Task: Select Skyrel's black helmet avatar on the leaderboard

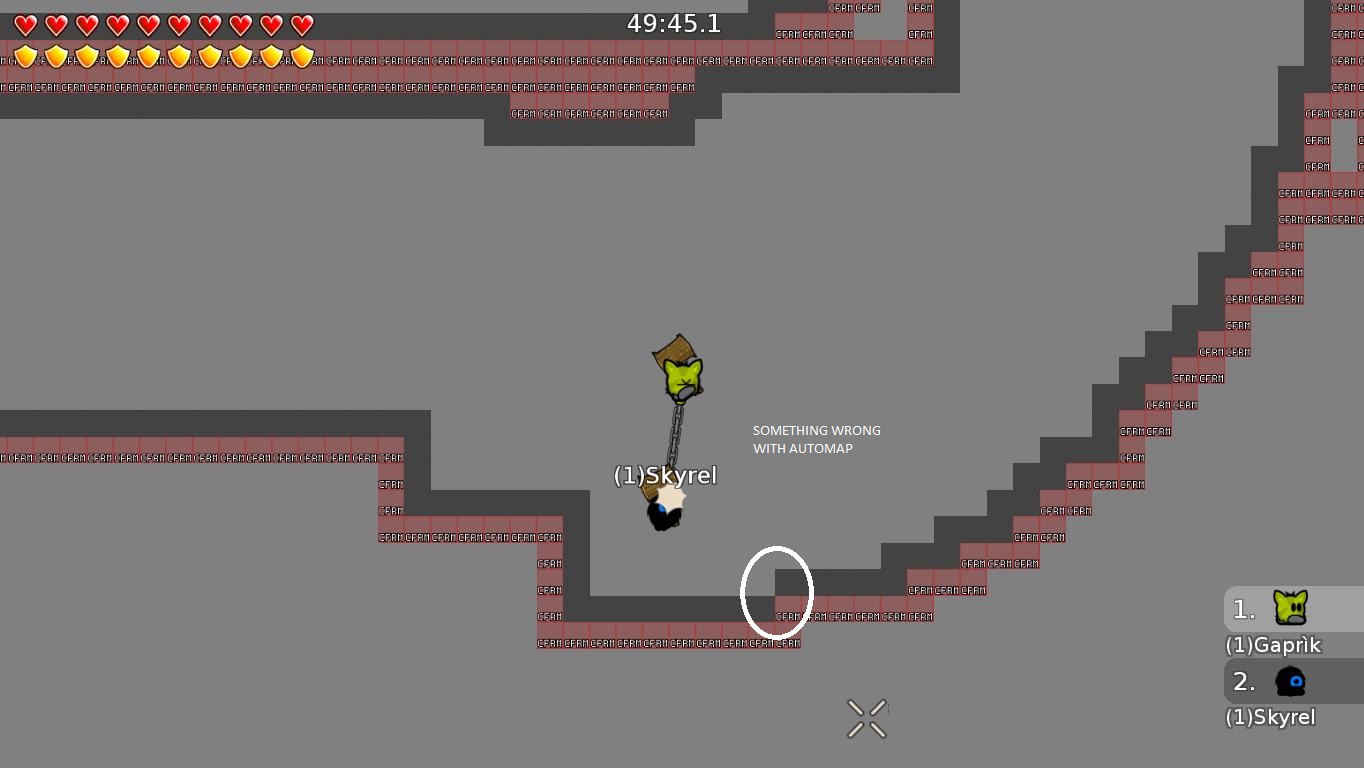Action: coord(1291,681)
